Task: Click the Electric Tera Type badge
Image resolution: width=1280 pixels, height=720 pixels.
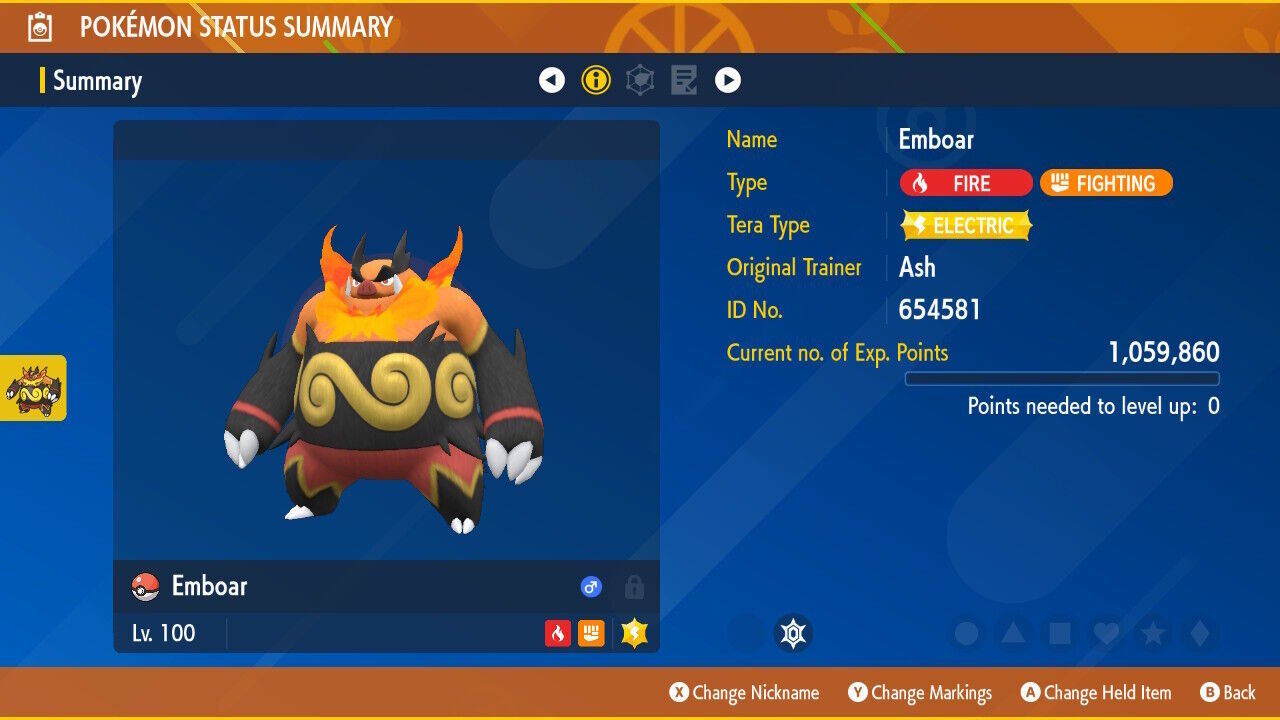Action: click(965, 225)
